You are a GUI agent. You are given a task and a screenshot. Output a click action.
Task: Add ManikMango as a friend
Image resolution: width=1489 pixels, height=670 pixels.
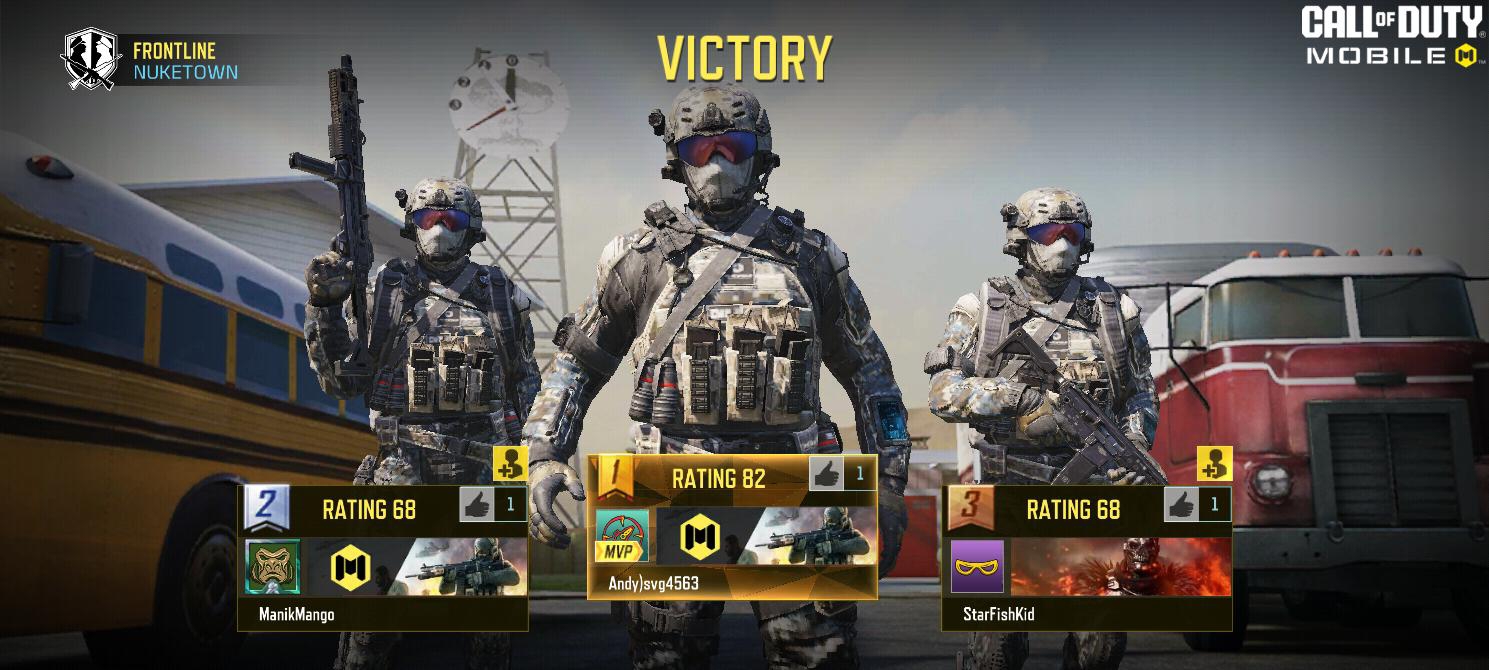point(510,464)
